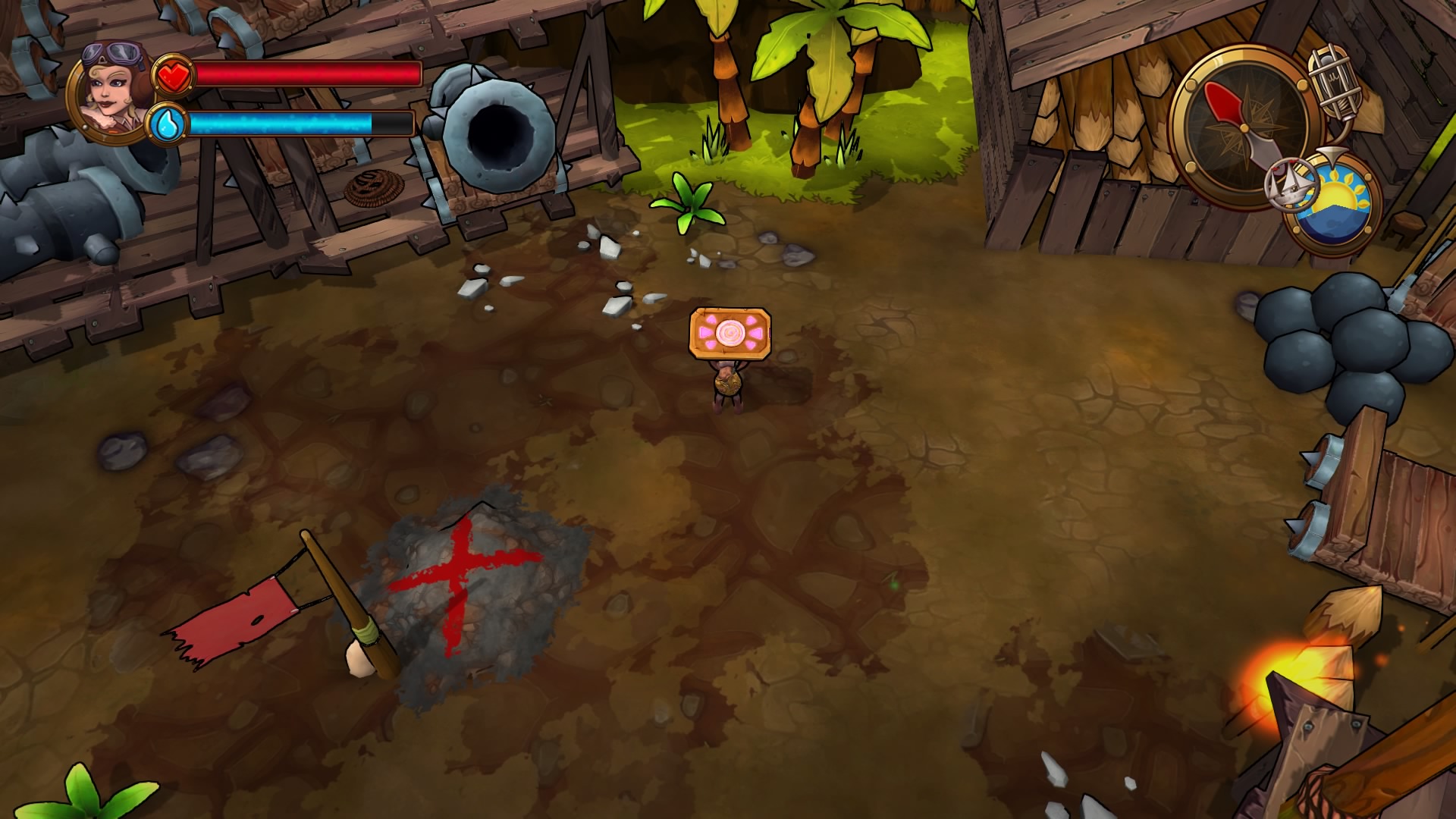1456x819 pixels.
Task: Open the caged lantern indicator
Action: coord(1335,83)
